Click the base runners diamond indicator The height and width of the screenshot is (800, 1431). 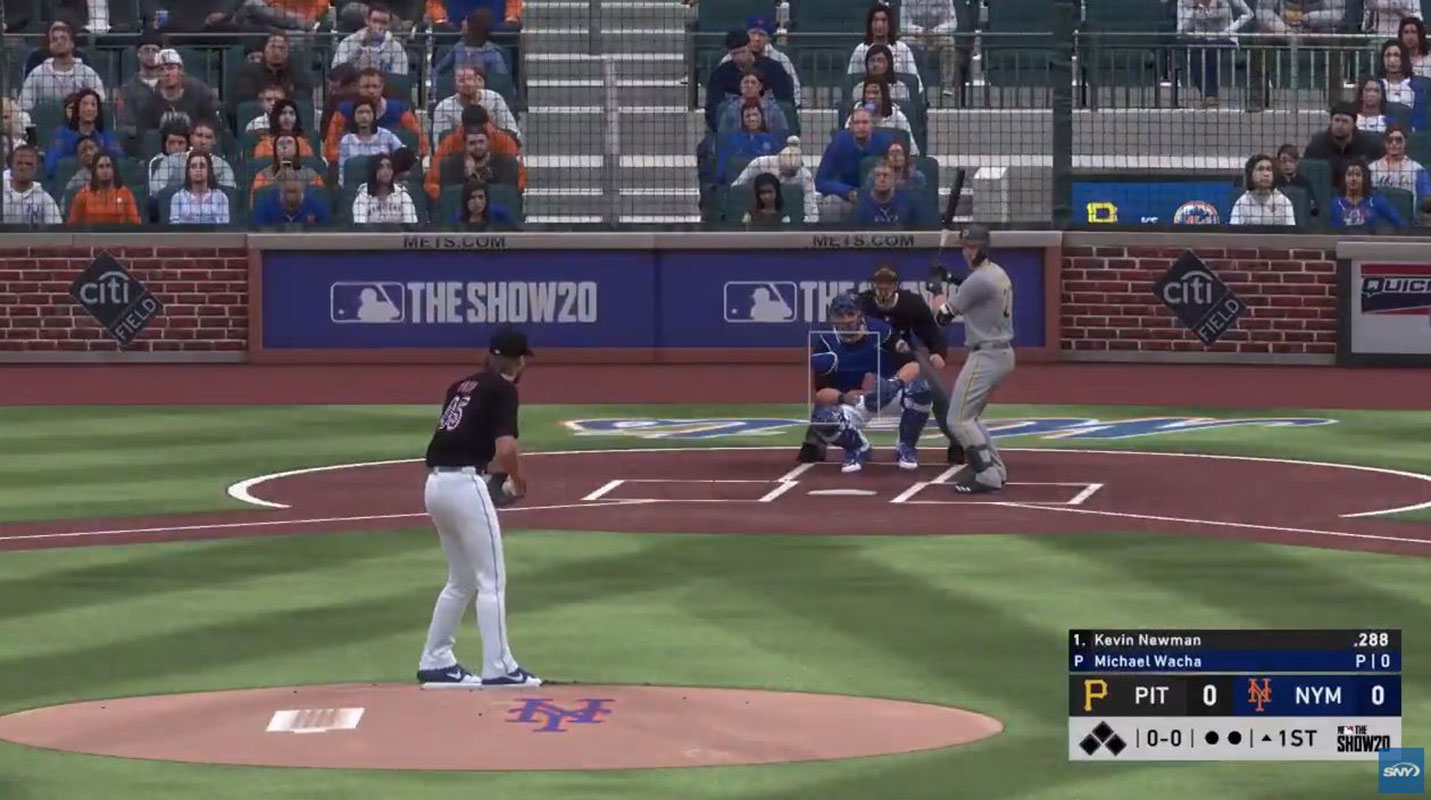(1102, 739)
